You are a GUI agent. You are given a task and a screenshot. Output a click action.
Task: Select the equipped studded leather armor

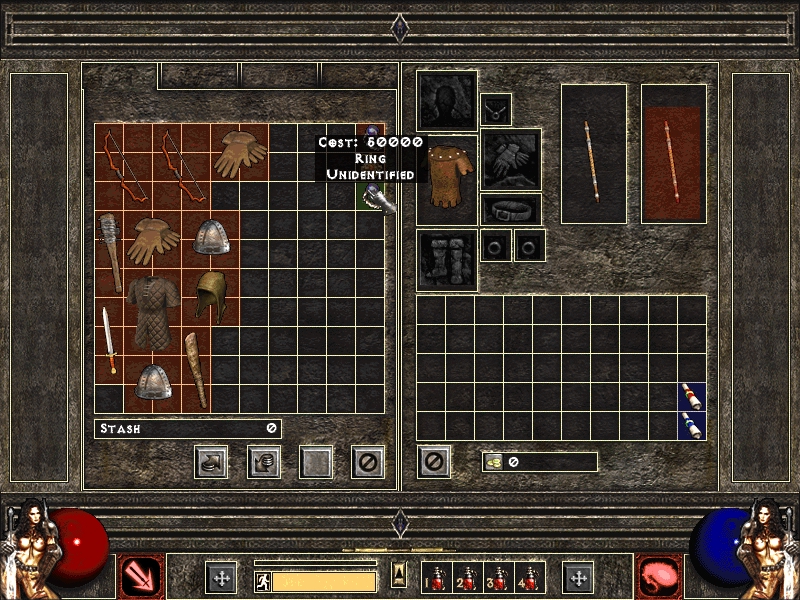click(x=446, y=180)
